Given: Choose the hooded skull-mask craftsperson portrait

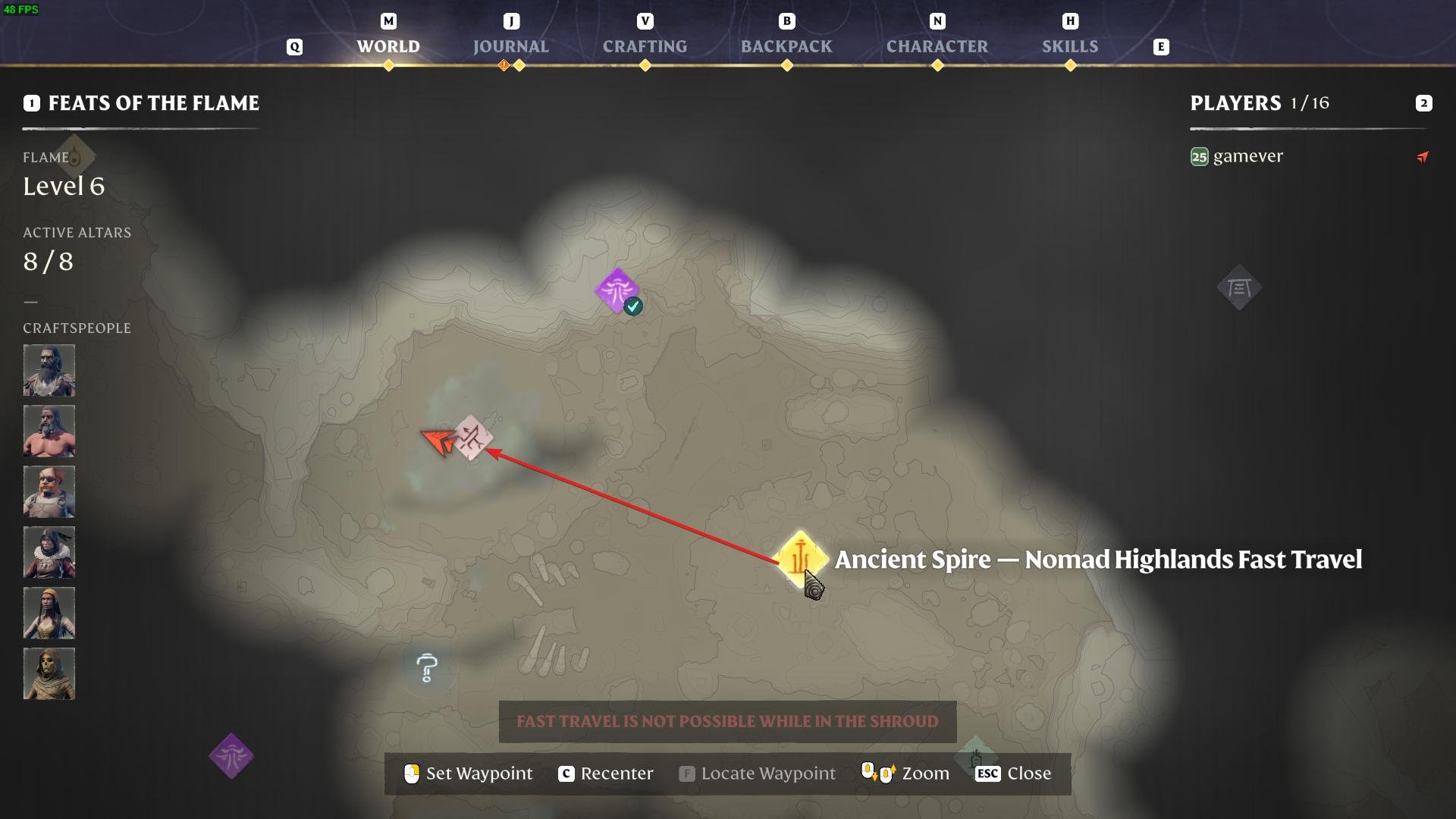Looking at the screenshot, I should tap(49, 673).
